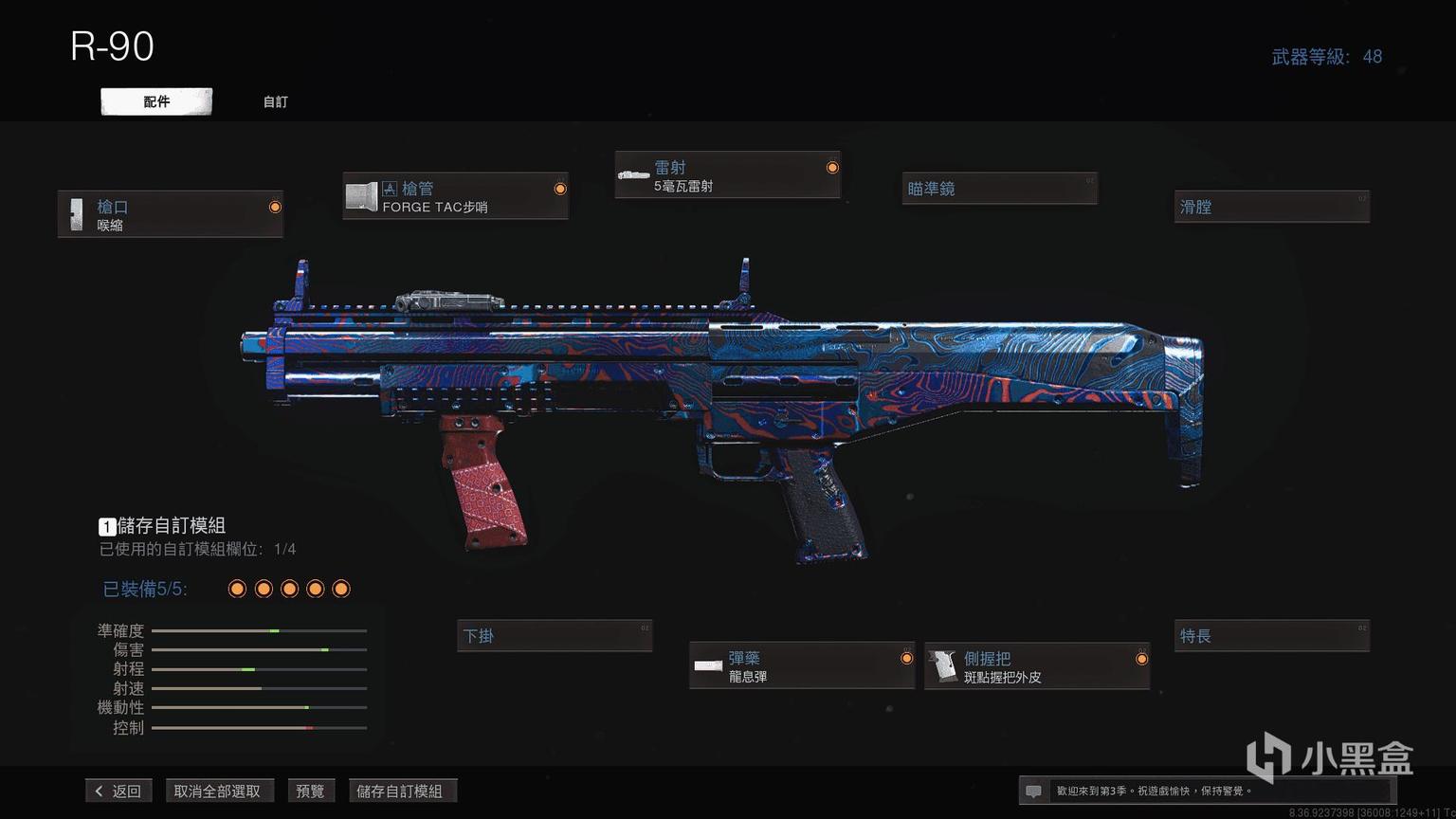Open the empty 下掛 underbarrel slot
The width and height of the screenshot is (1456, 819).
click(555, 636)
